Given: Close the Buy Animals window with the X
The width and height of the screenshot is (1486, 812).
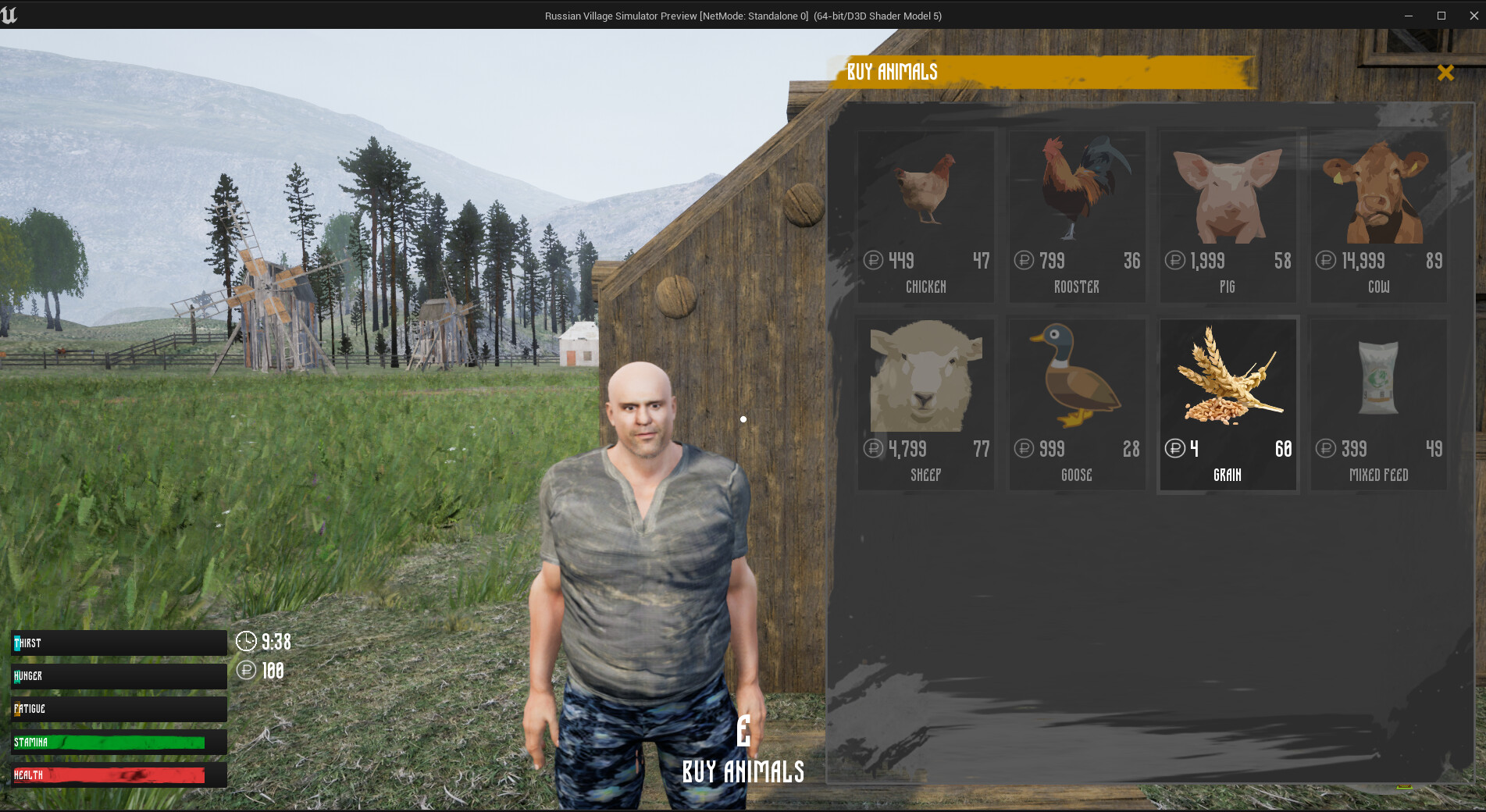Looking at the screenshot, I should tap(1446, 72).
